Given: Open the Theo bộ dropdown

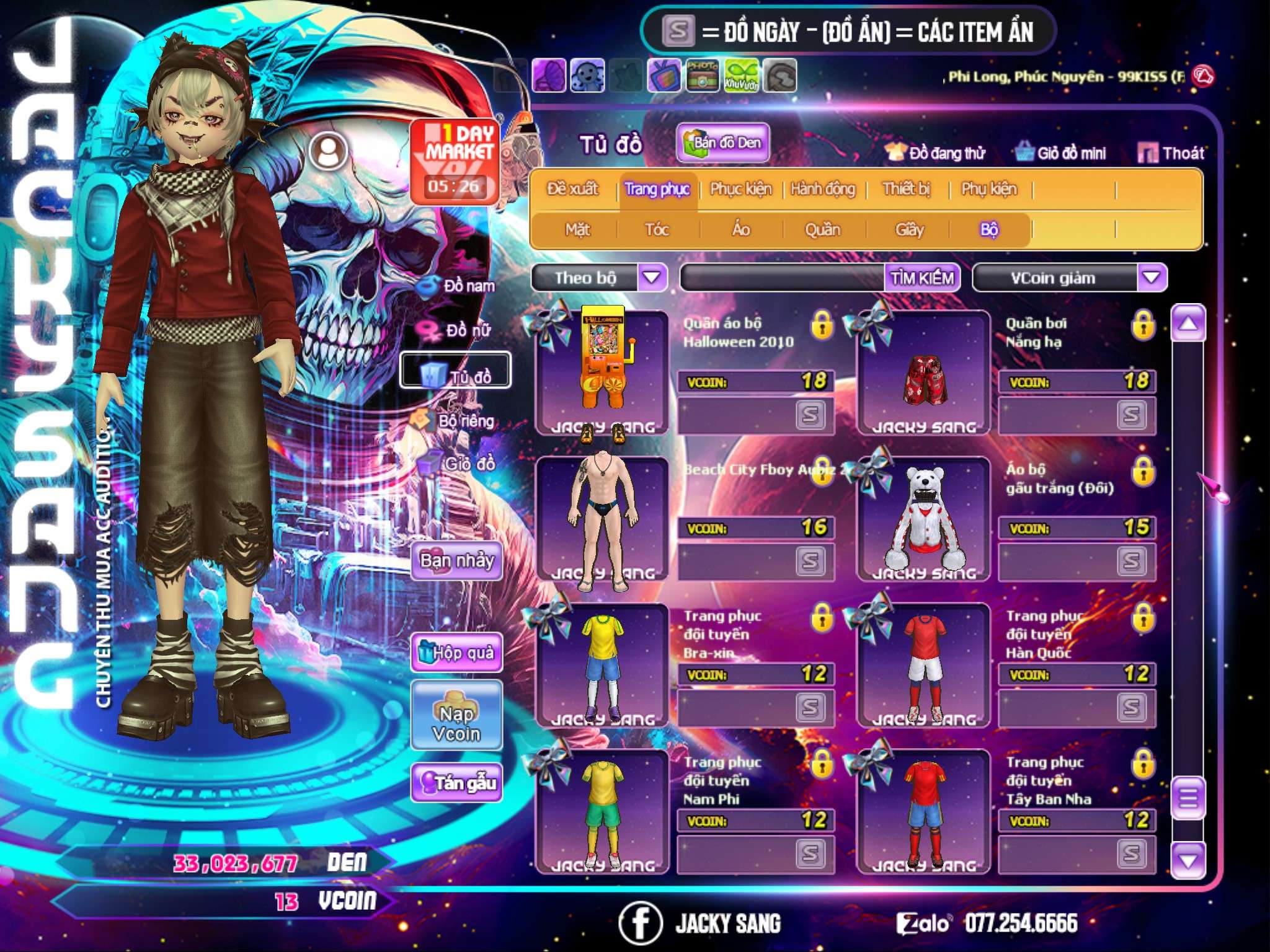Looking at the screenshot, I should 652,277.
